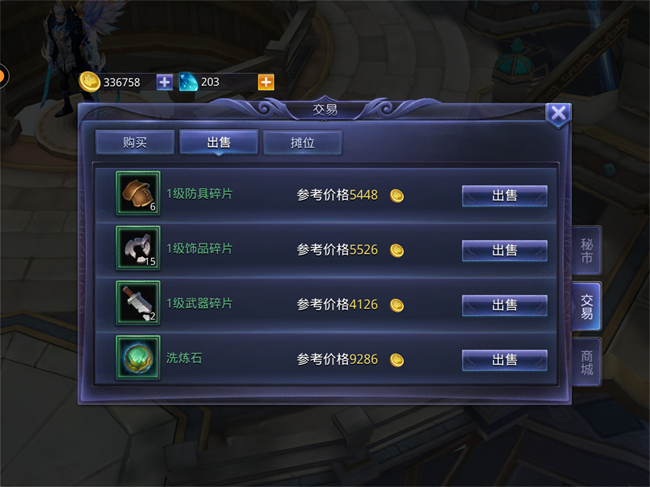The height and width of the screenshot is (487, 650).
Task: Add more gold coins with blue plus
Action: 165,82
